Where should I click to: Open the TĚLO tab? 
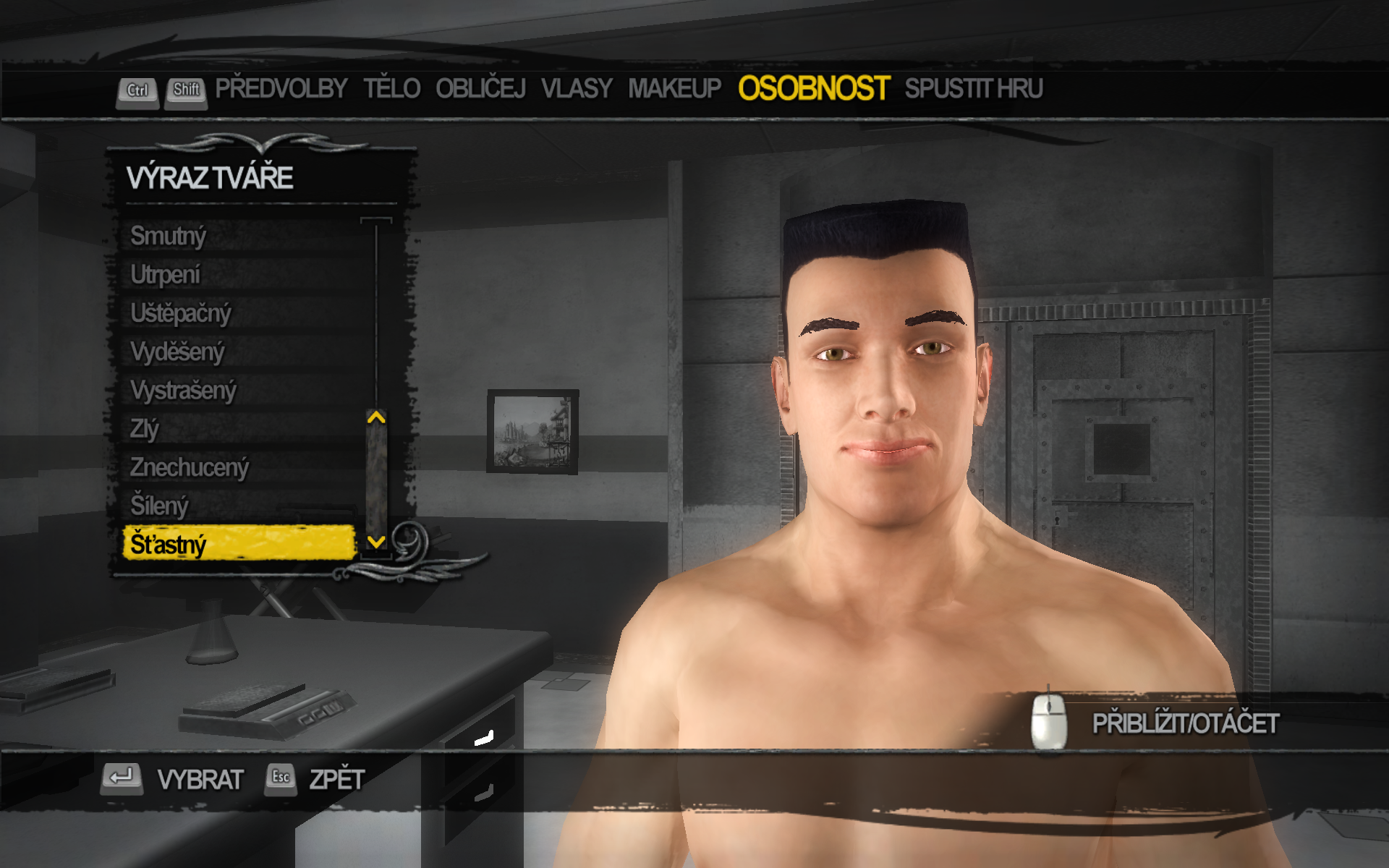tap(391, 89)
